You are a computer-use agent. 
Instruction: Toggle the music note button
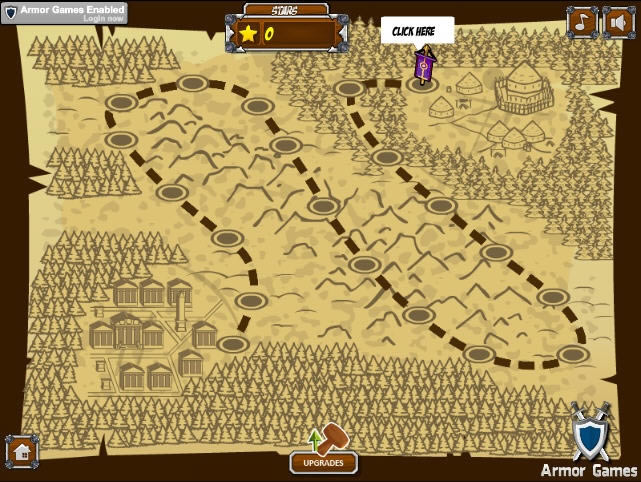pyautogui.click(x=581, y=21)
